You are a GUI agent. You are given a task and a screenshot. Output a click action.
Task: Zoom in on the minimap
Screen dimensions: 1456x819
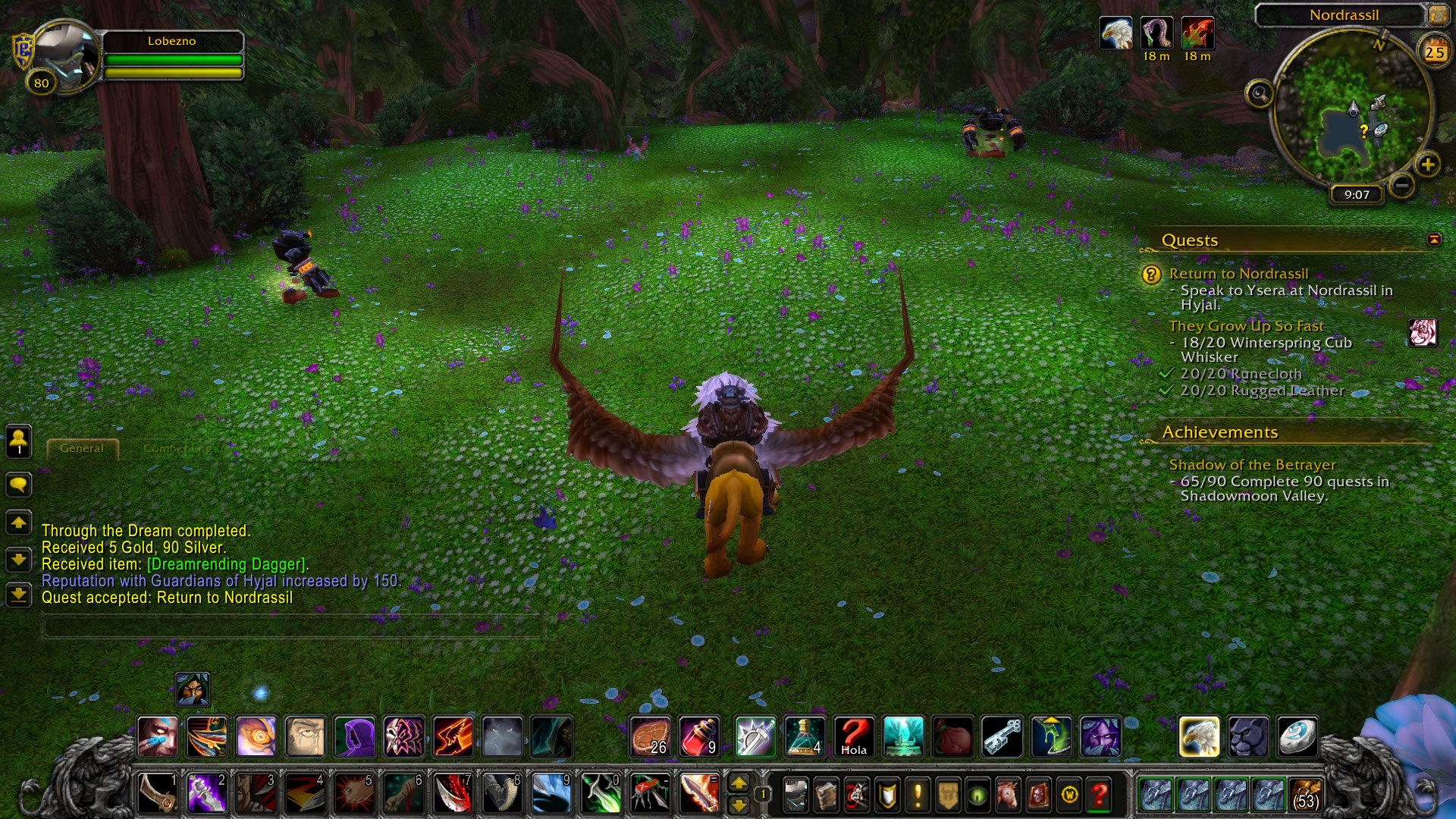pyautogui.click(x=1427, y=165)
